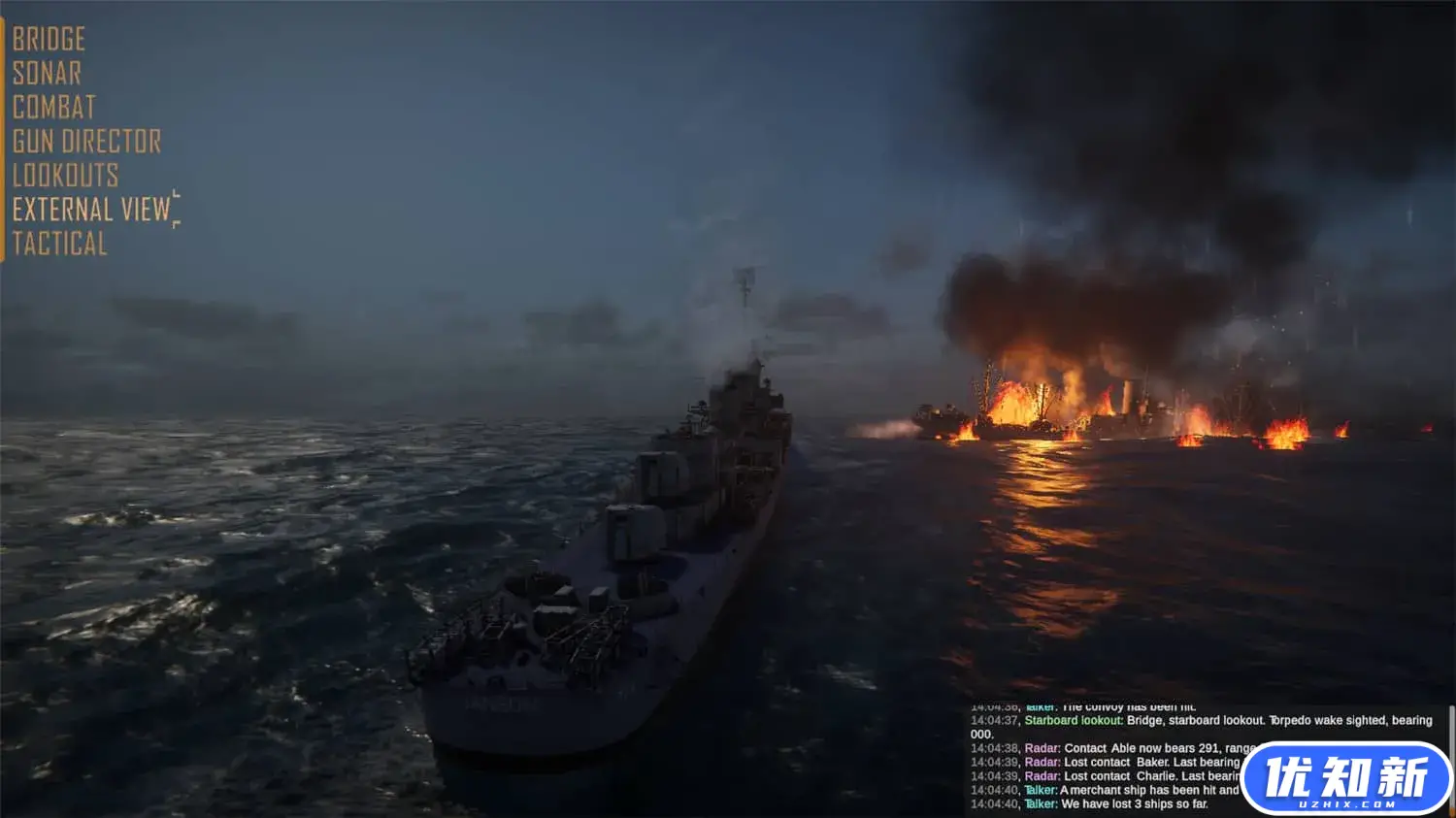1456x818 pixels.
Task: Switch to the Gun Director station
Action: click(86, 142)
